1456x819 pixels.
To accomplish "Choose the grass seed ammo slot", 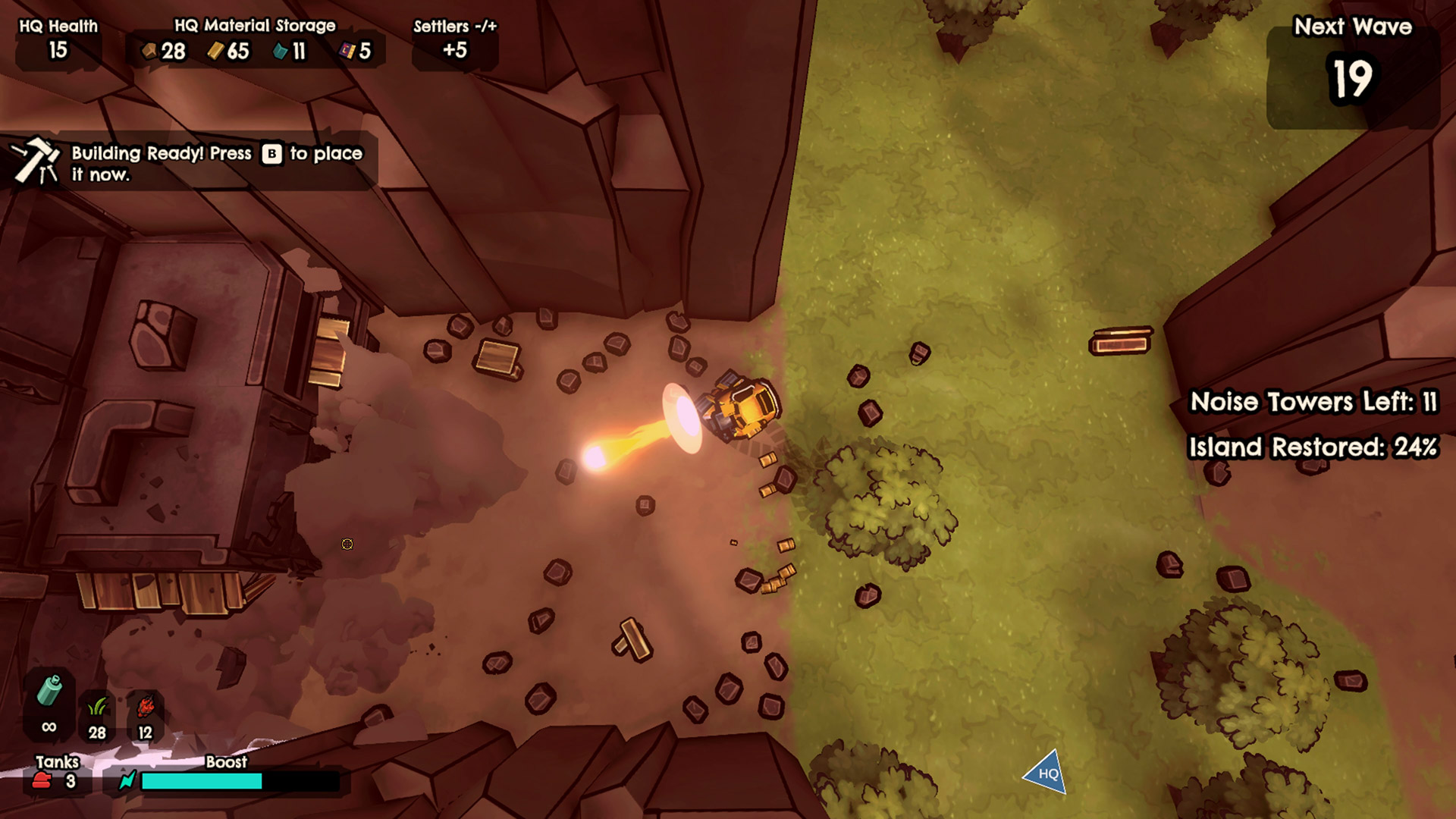I will [x=97, y=715].
